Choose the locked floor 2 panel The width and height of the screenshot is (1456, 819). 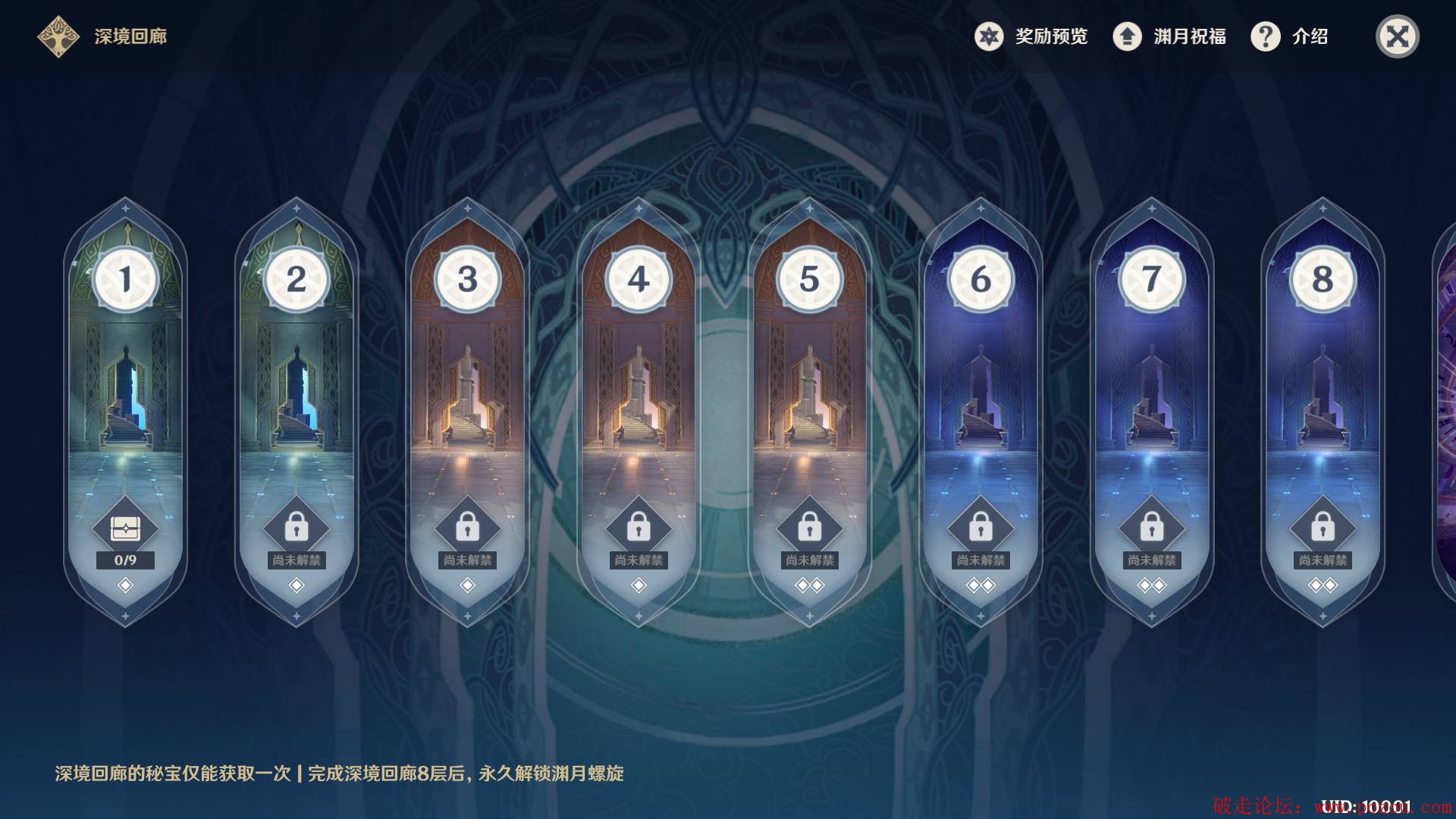point(297,394)
